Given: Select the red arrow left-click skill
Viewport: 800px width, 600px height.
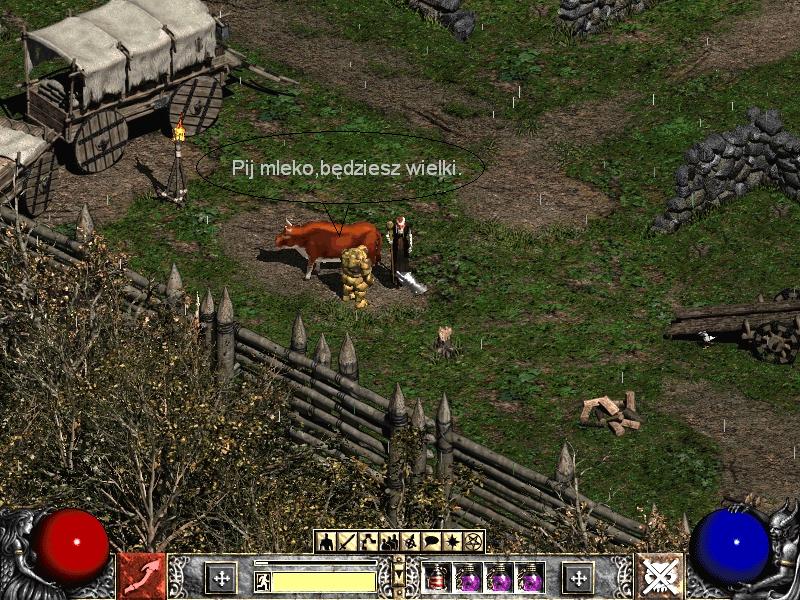Looking at the screenshot, I should coord(142,577).
